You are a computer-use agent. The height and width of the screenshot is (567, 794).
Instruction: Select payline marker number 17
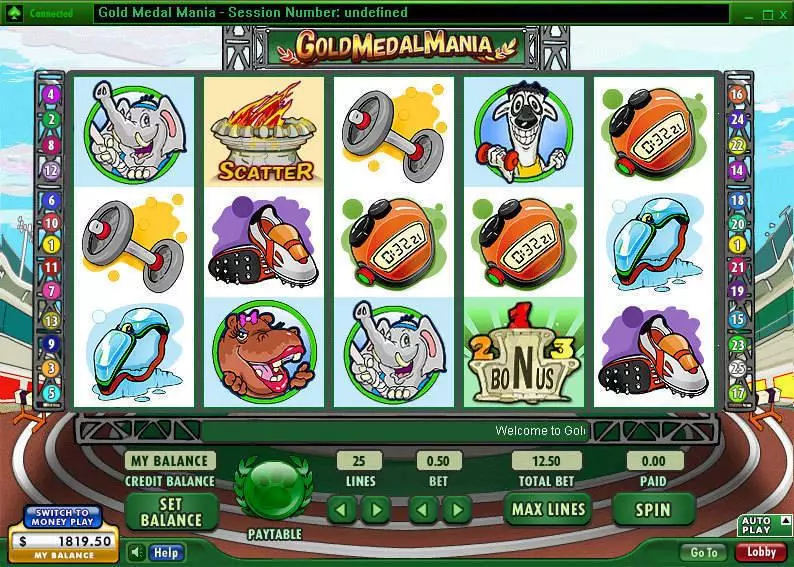[x=738, y=393]
